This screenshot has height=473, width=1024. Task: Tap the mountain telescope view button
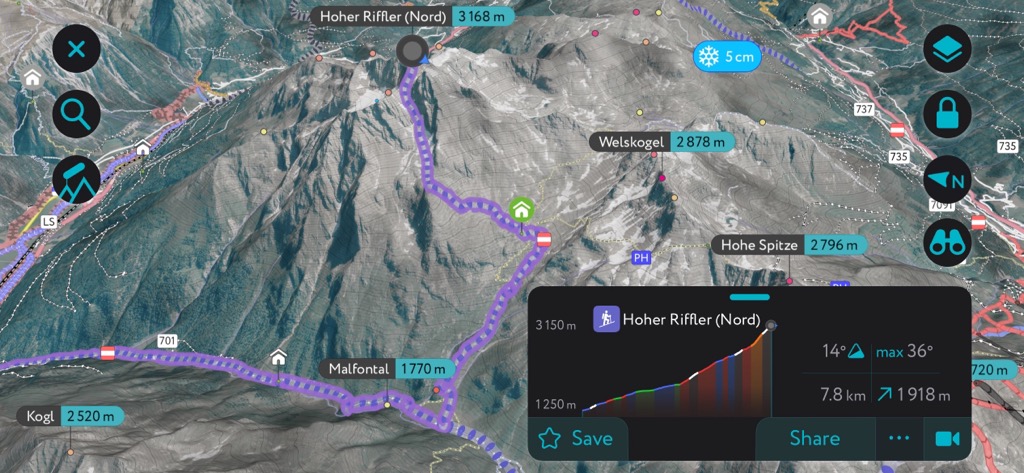click(x=77, y=178)
